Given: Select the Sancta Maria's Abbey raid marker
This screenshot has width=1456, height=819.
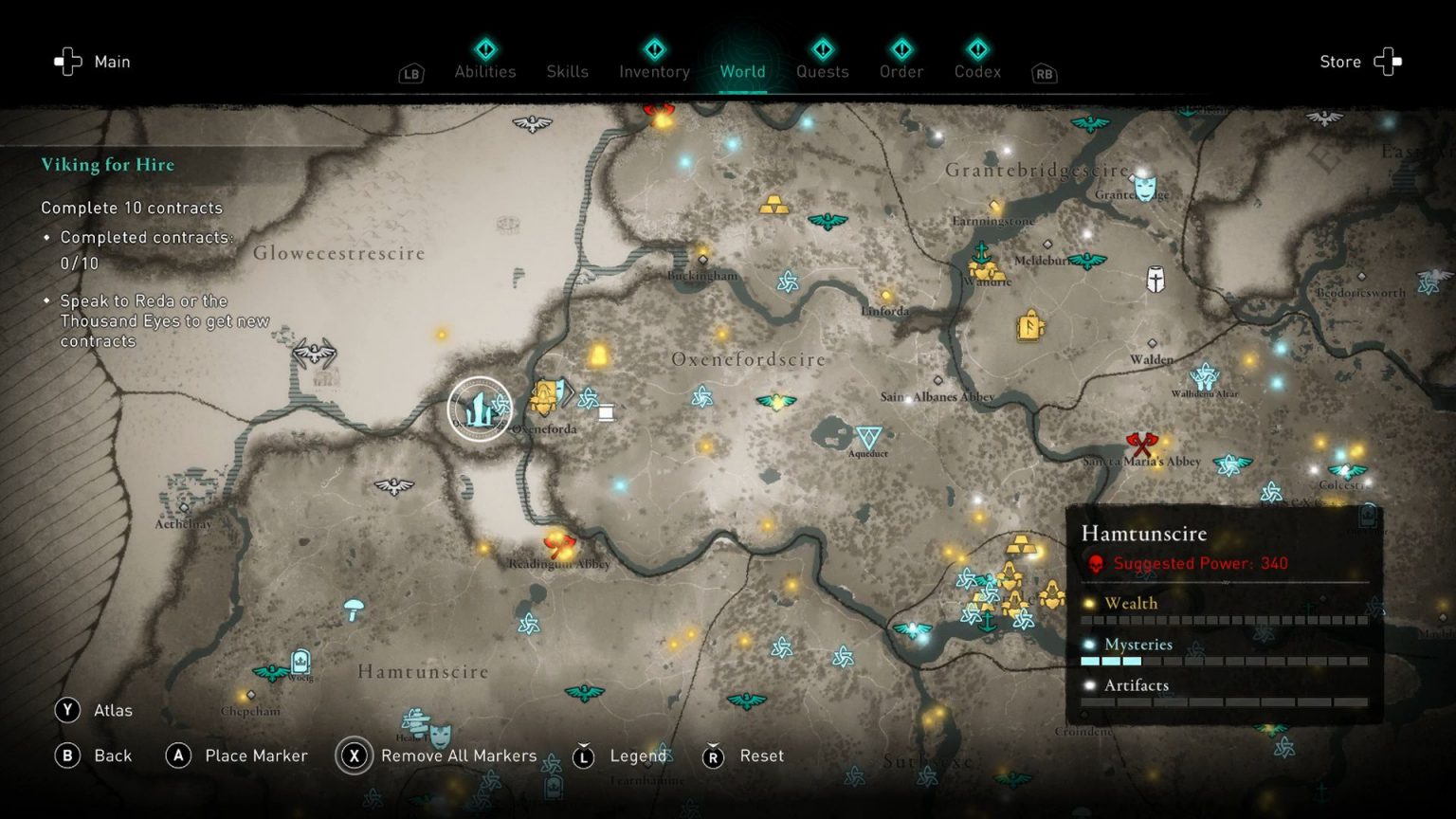Looking at the screenshot, I should coord(1141,443).
